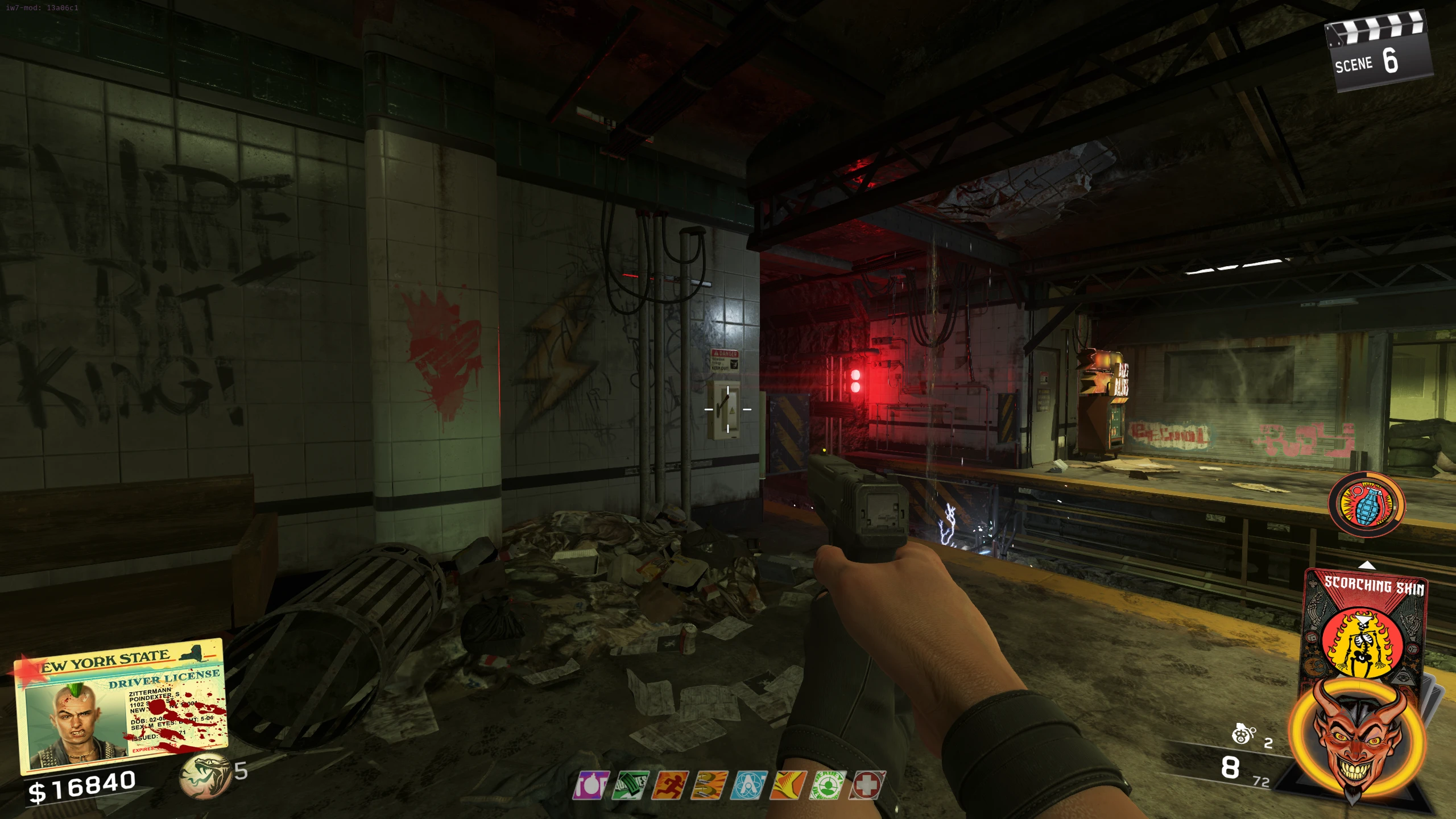This screenshot has width=1456, height=819.
Task: Select the blue grenade ability icon
Action: pos(1366,504)
